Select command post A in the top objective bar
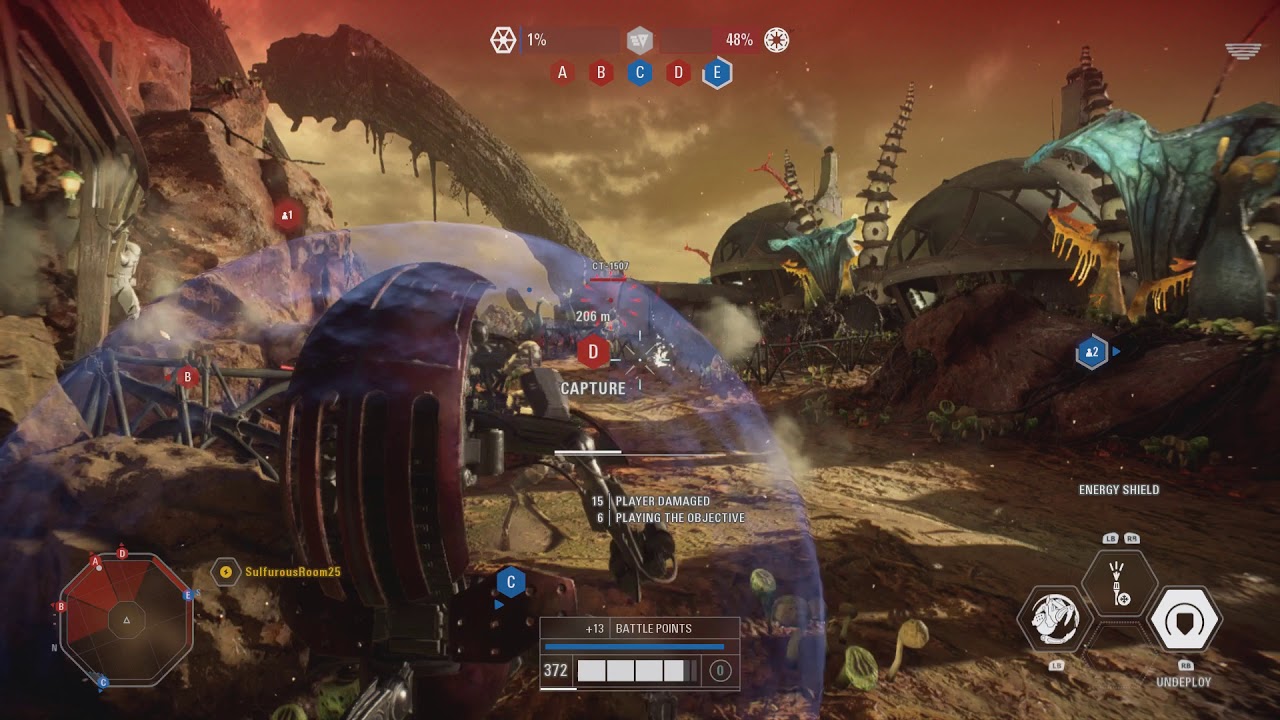The width and height of the screenshot is (1280, 720). [562, 72]
